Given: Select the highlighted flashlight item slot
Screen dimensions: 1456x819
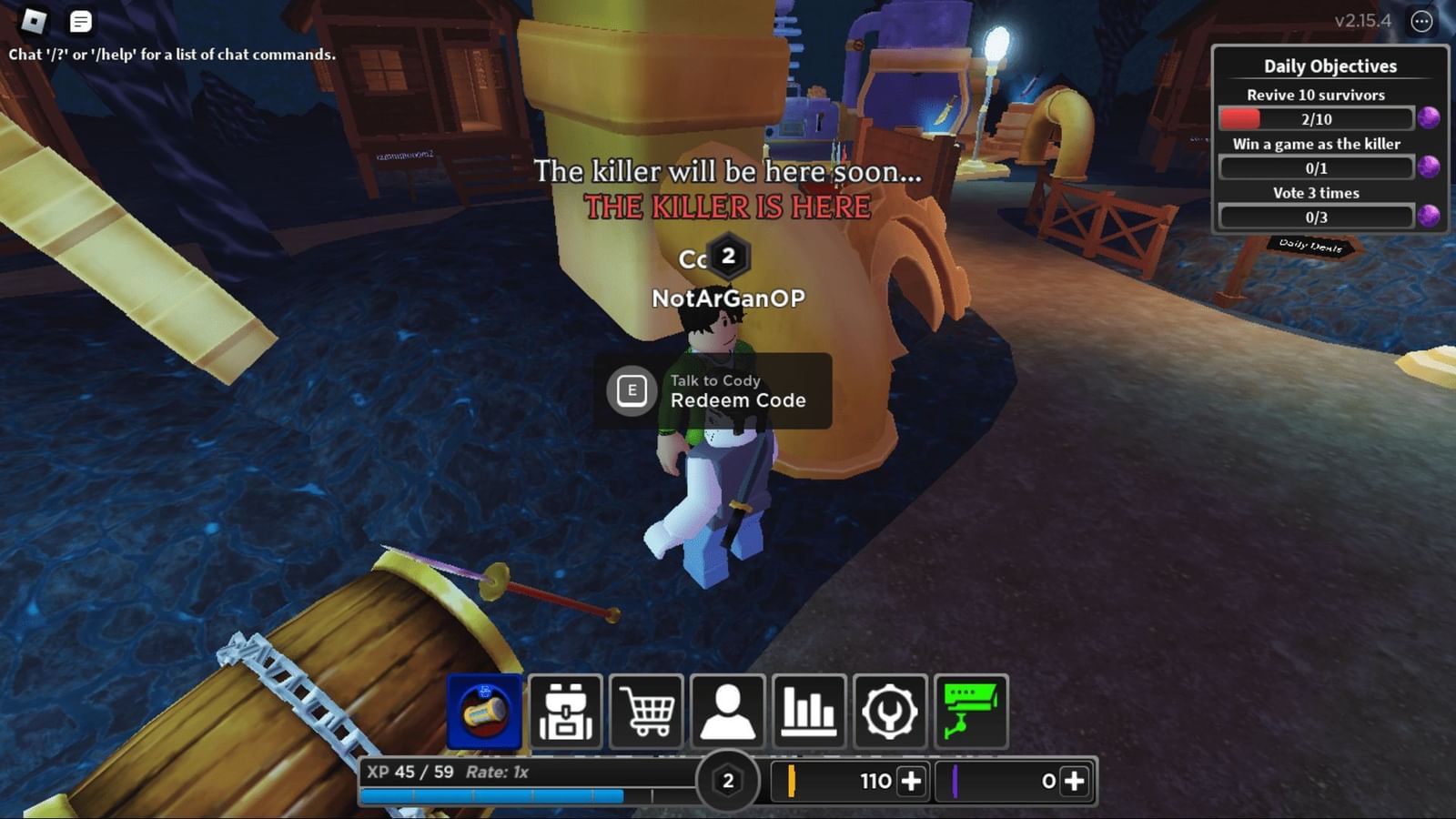Looking at the screenshot, I should coord(483,713).
